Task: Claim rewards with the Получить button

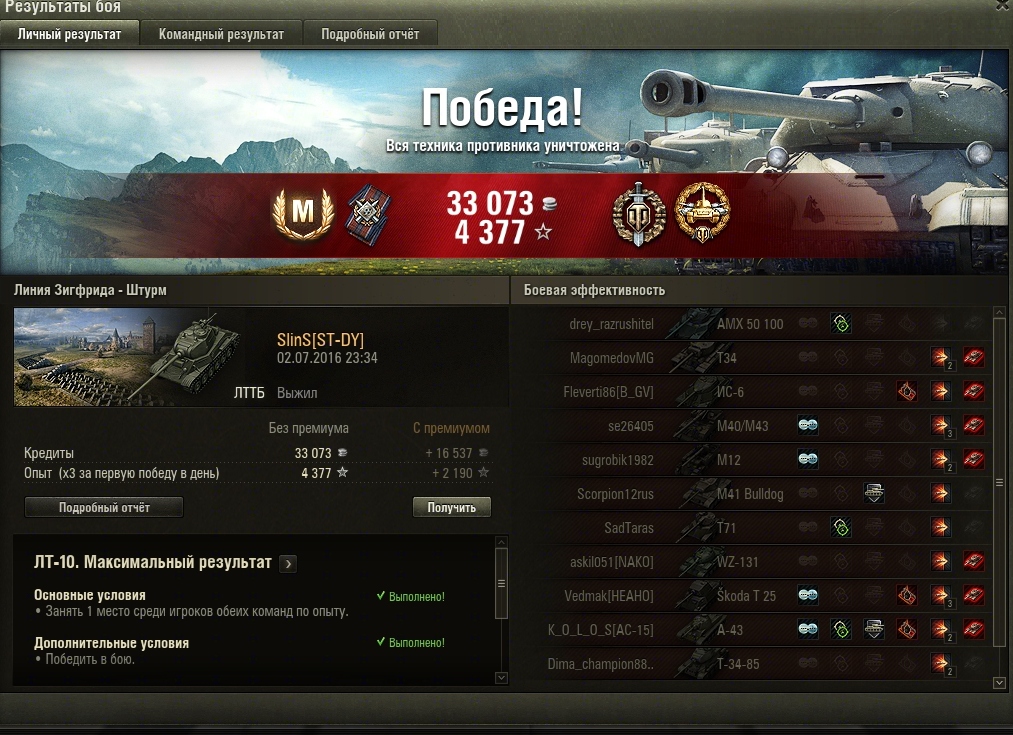Action: click(x=451, y=507)
